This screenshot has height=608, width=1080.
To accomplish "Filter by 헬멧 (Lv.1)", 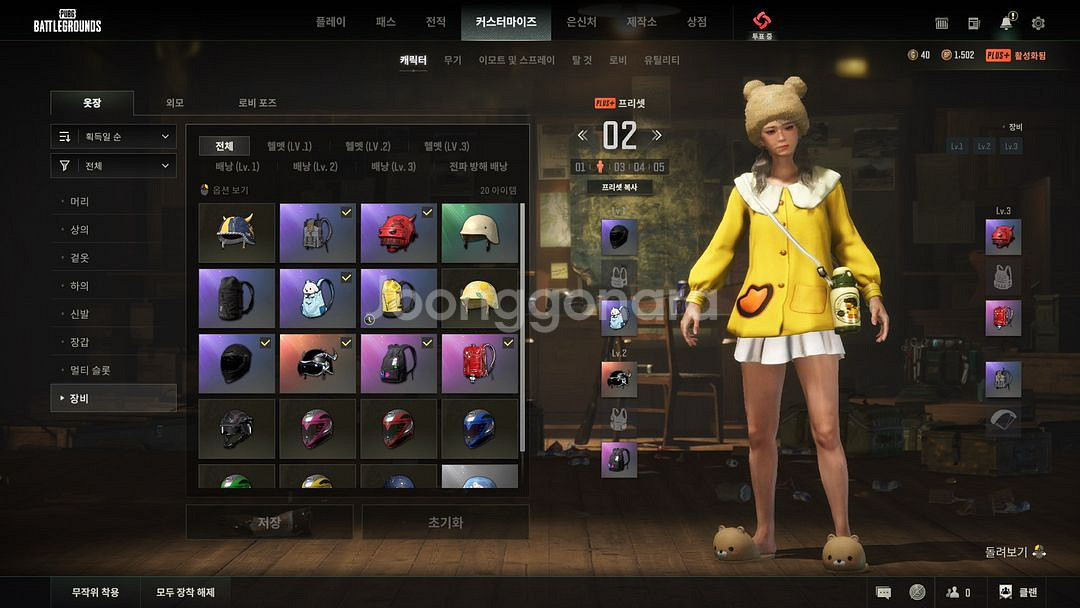I will 289,146.
